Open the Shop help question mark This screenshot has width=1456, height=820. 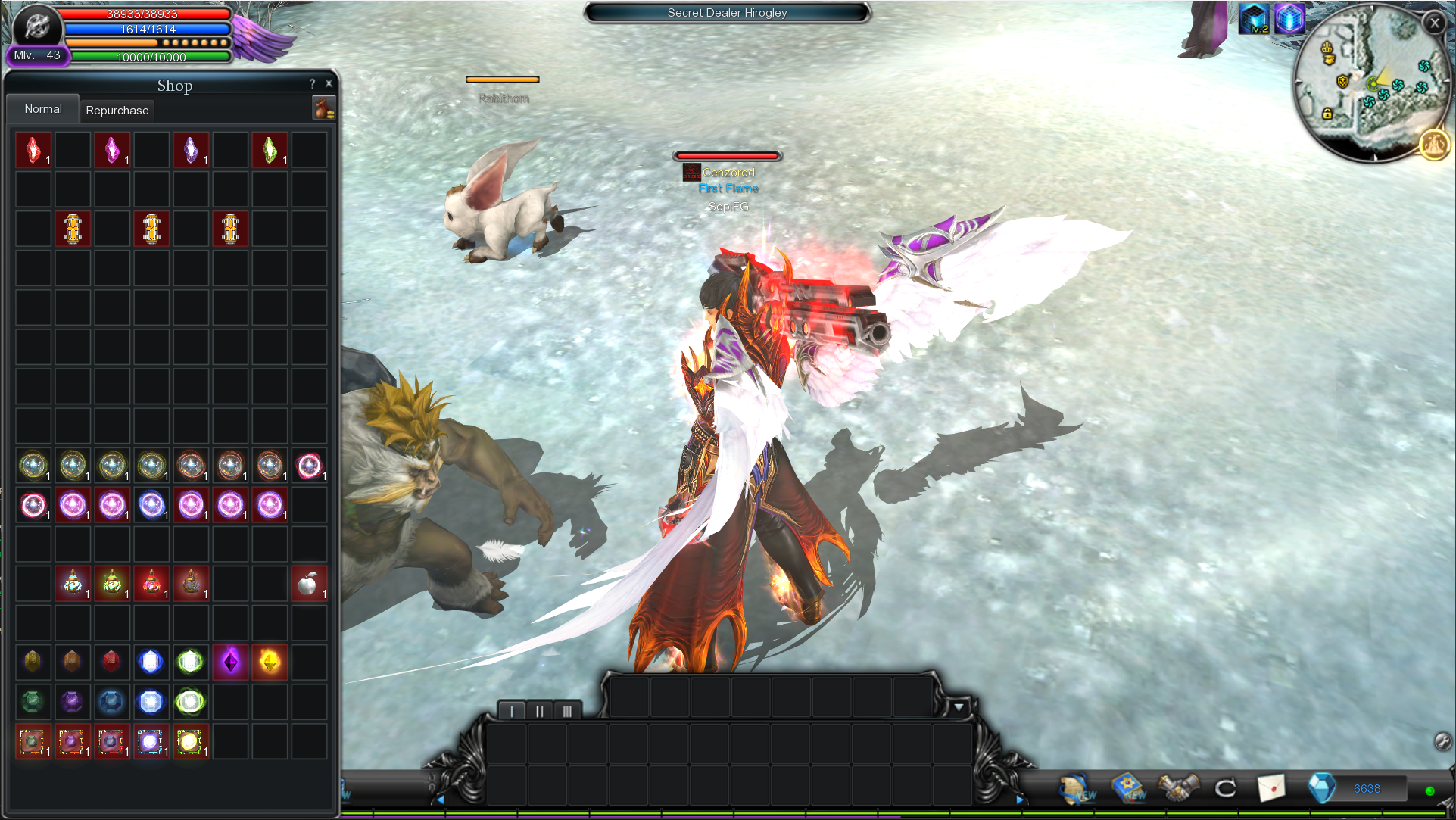pyautogui.click(x=312, y=84)
